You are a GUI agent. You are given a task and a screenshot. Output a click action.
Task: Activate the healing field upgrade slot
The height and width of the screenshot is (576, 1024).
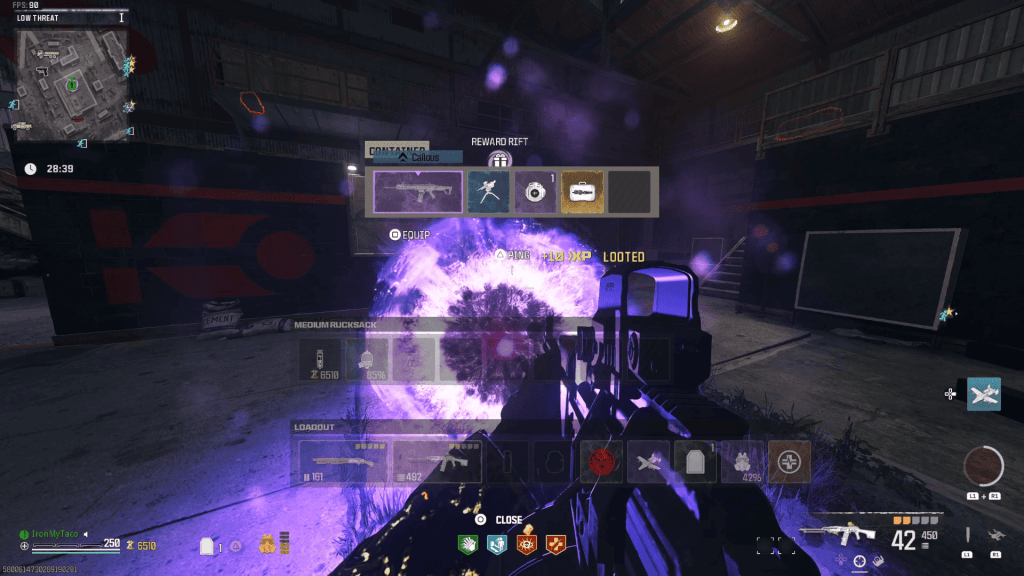tap(790, 461)
